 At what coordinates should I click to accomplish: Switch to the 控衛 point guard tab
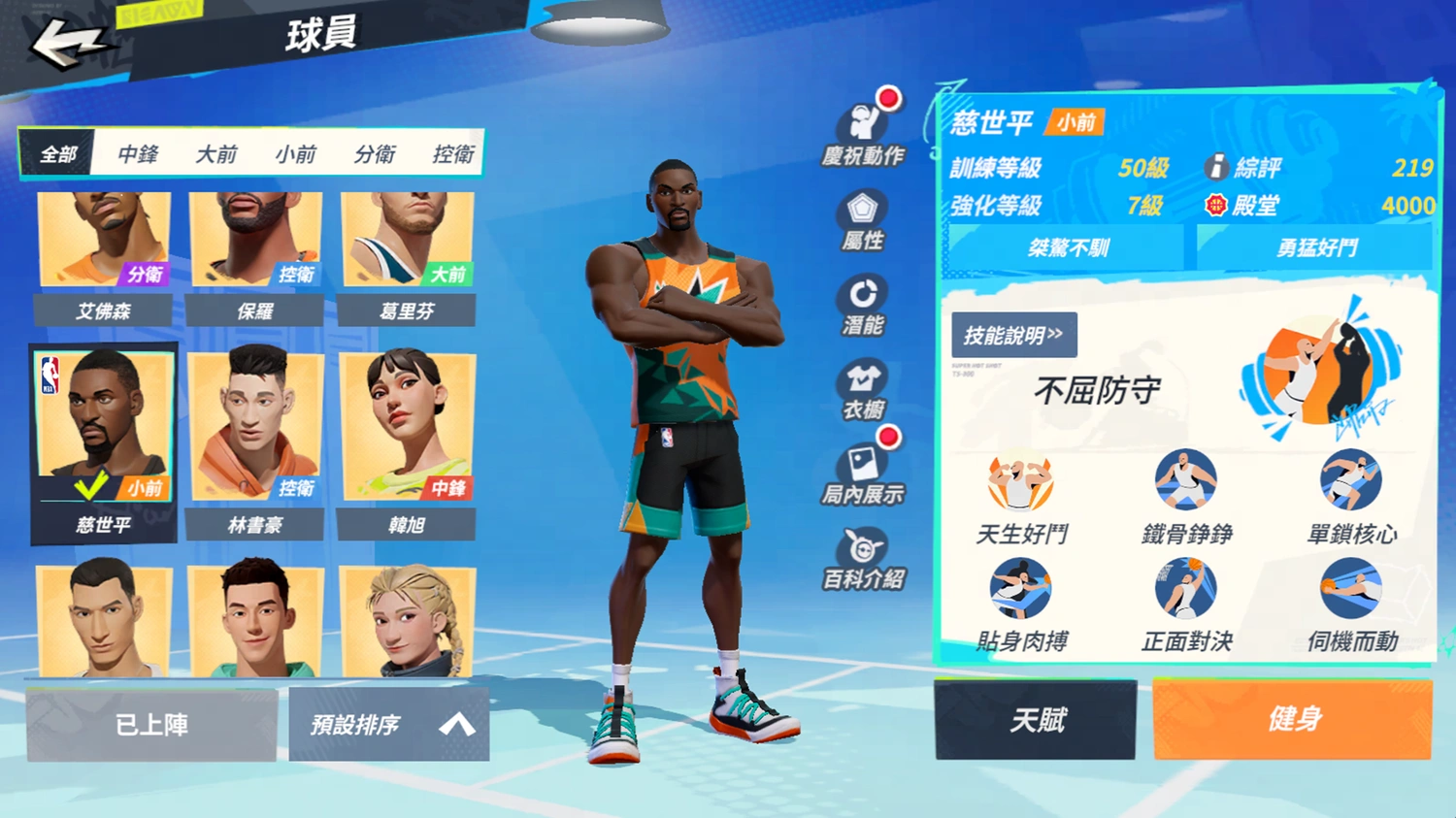(x=454, y=154)
